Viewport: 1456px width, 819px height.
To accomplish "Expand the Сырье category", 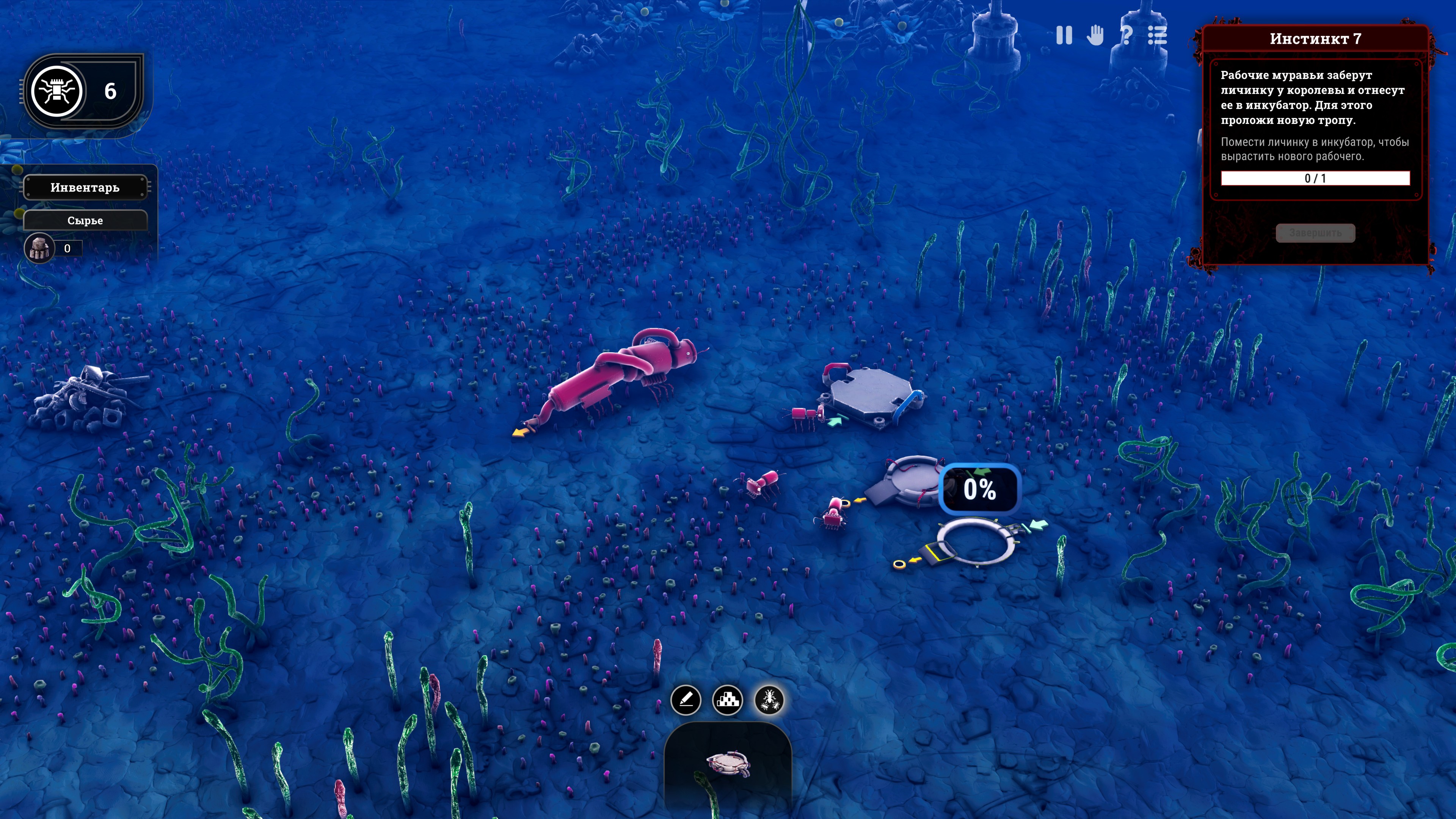I will click(x=85, y=220).
